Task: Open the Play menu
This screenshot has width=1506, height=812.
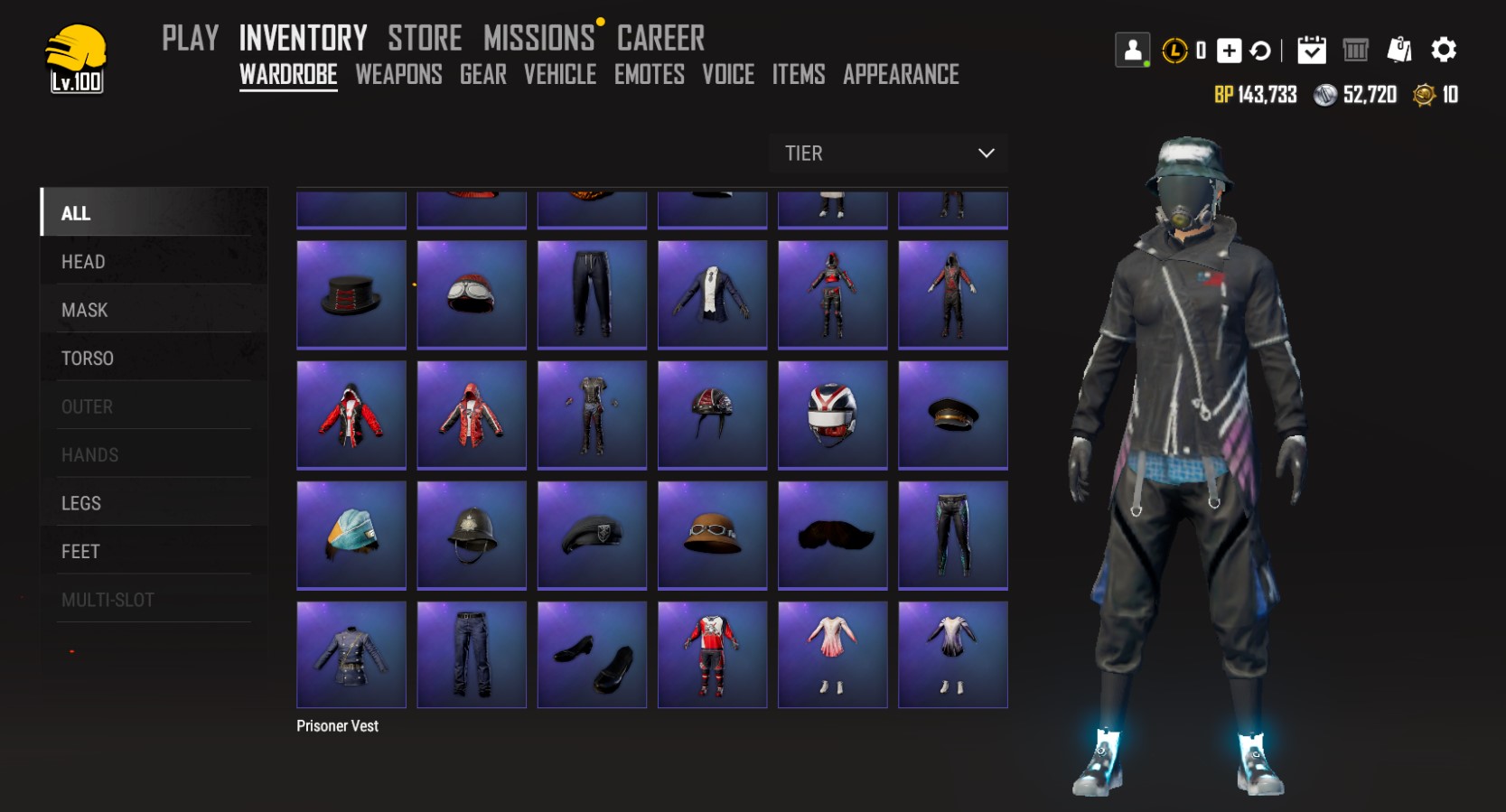Action: [191, 38]
